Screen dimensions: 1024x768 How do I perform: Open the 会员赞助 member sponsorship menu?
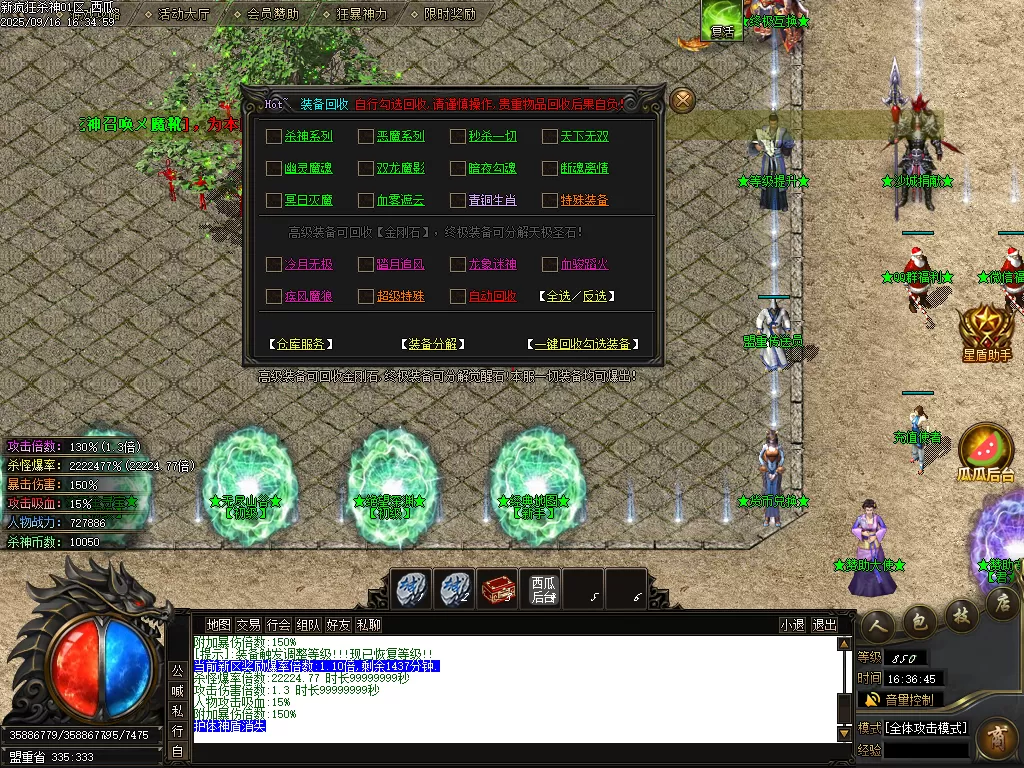[272, 14]
